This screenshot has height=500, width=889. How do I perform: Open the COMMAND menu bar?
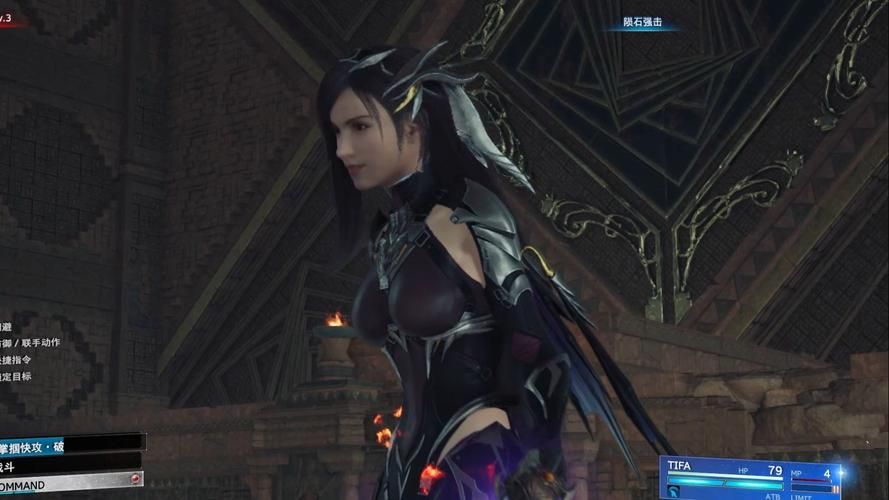(65, 481)
